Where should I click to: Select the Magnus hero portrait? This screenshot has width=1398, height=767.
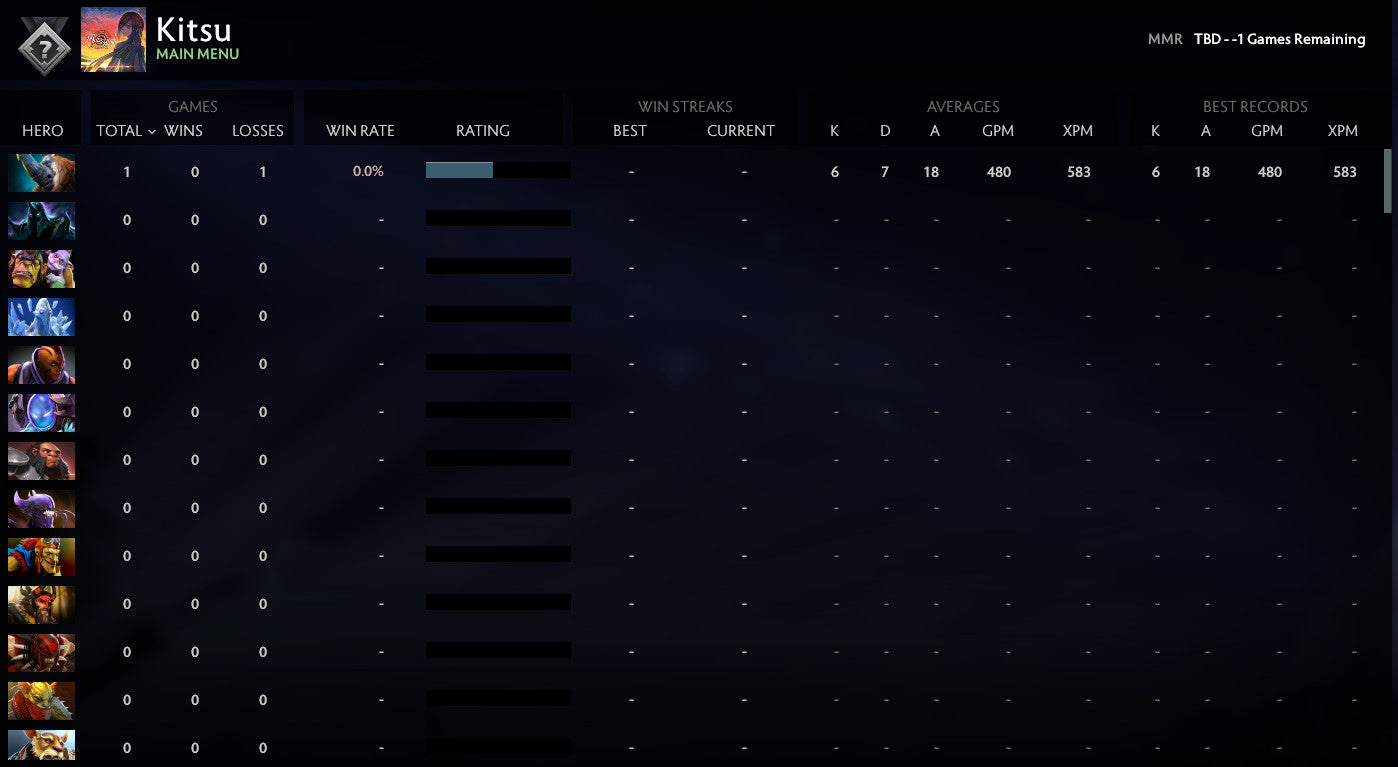[x=41, y=172]
